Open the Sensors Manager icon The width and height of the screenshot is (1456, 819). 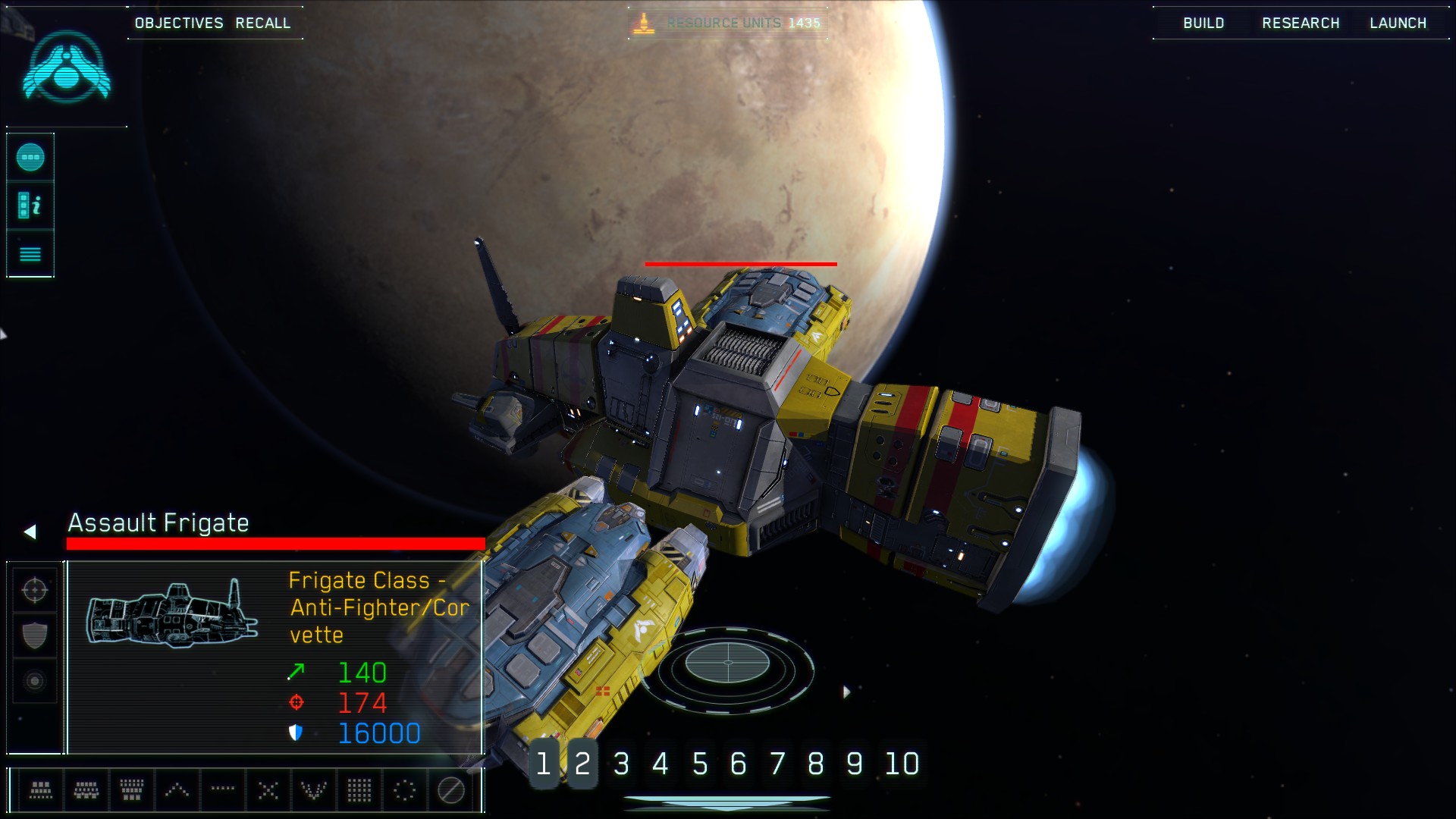[x=30, y=157]
